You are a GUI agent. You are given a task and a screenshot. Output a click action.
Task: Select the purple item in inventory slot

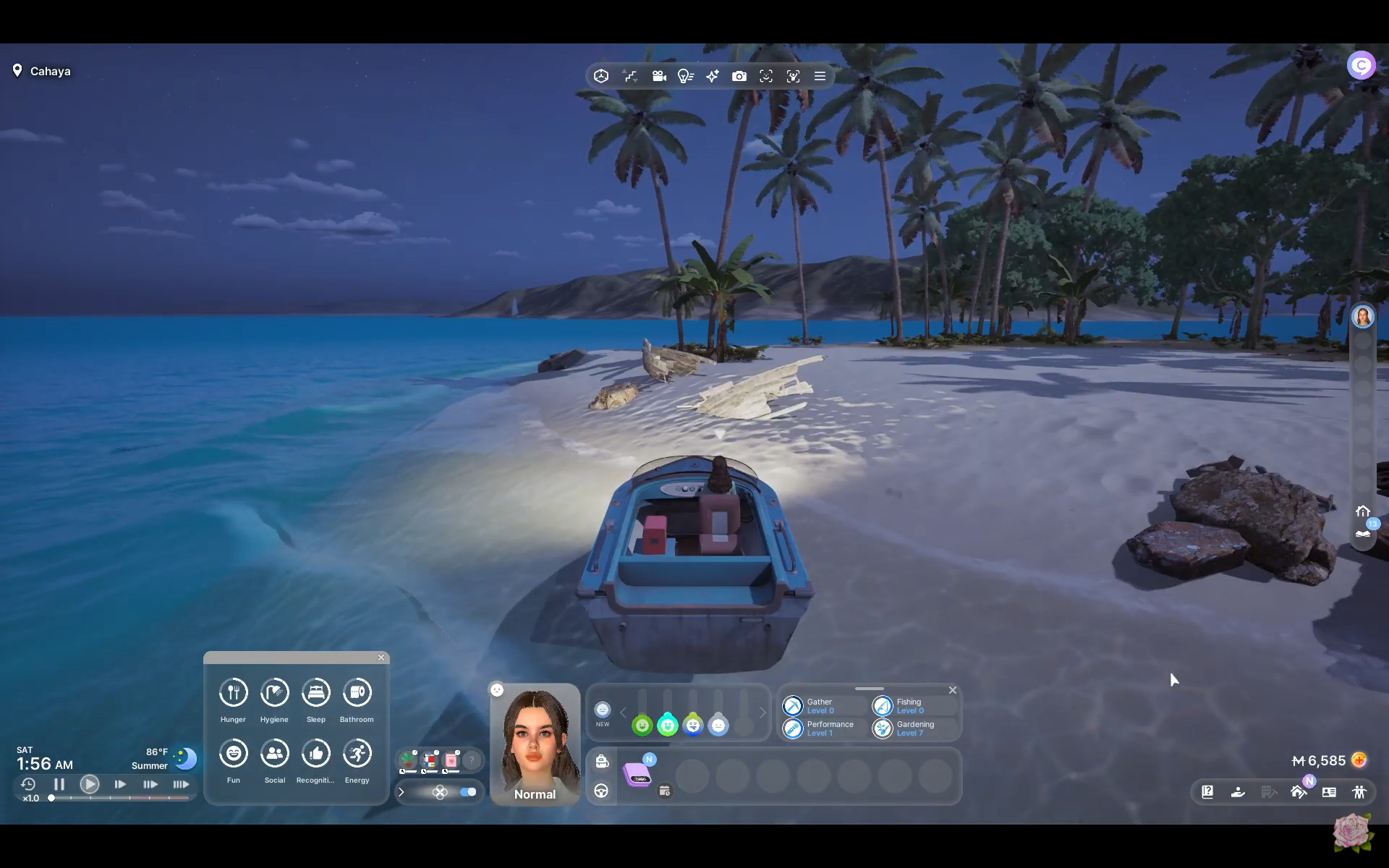click(637, 775)
